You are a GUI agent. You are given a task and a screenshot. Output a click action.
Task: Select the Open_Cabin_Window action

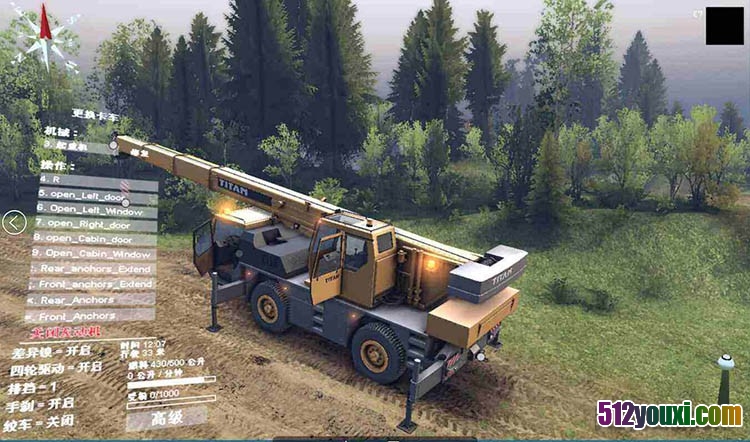click(x=97, y=254)
